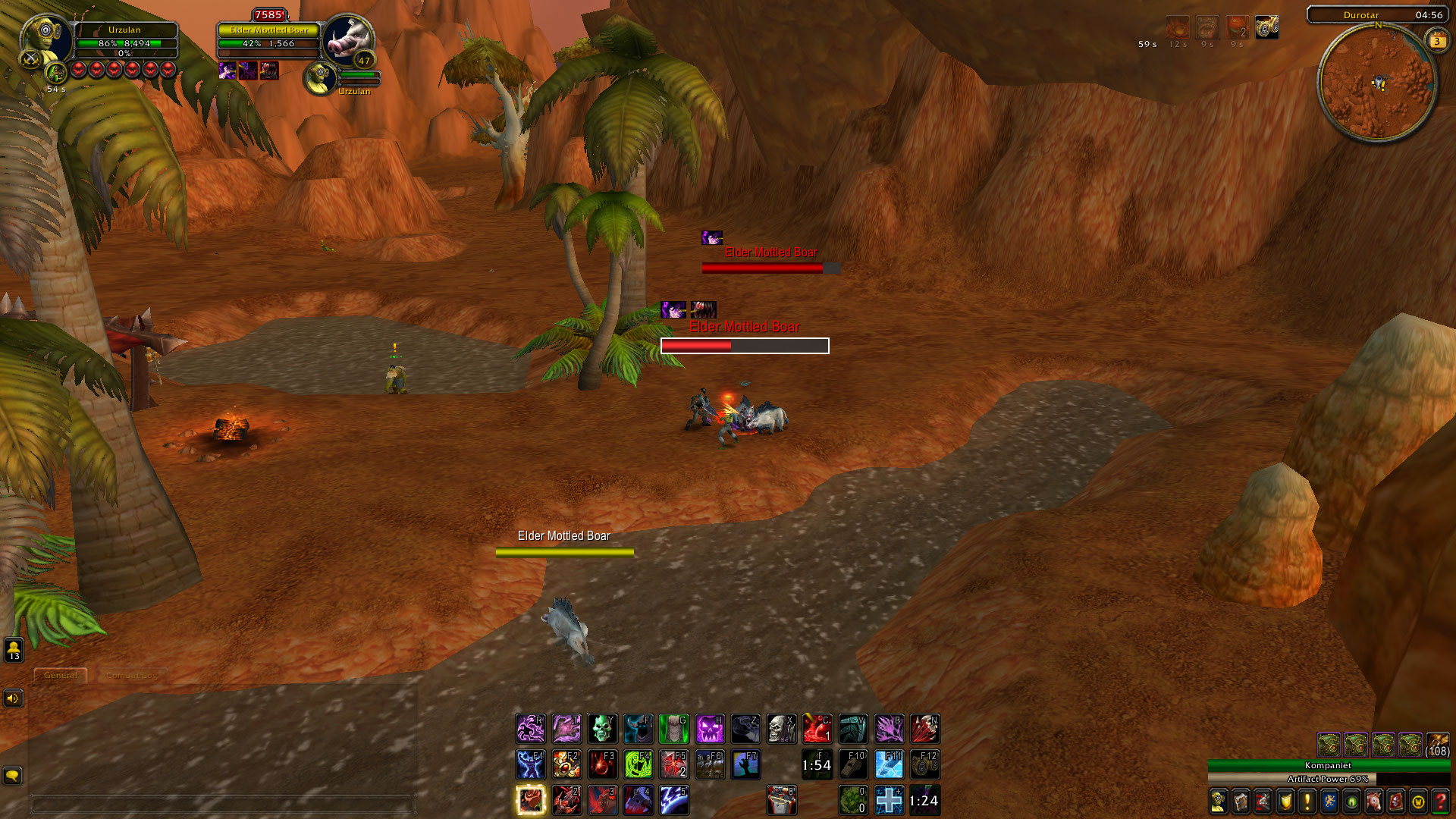Open the horse mount collections button
This screenshot has height=819, width=1456.
(1373, 801)
